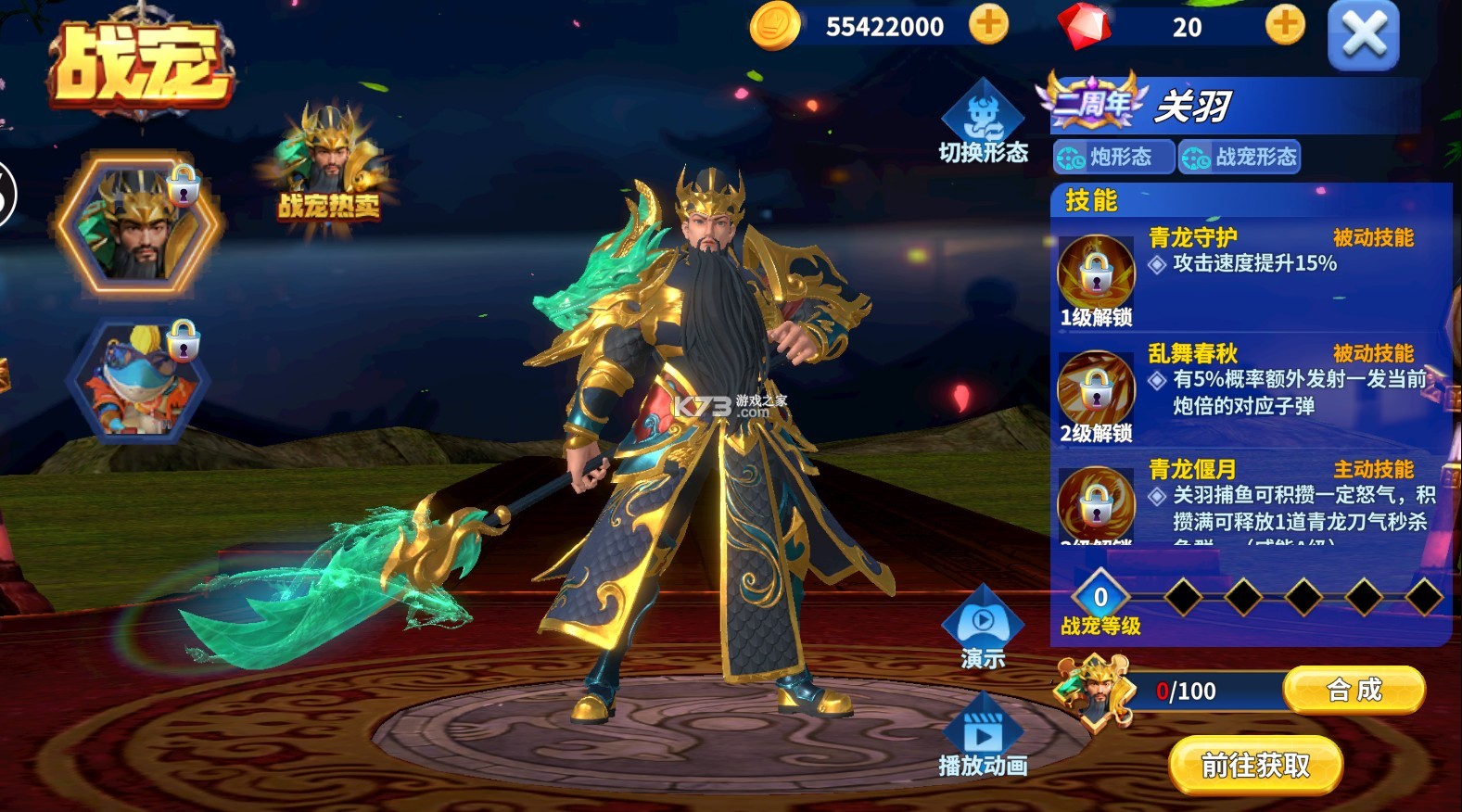The image size is (1462, 812).
Task: View the 青龙守护 skill icon
Action: coord(1096,274)
